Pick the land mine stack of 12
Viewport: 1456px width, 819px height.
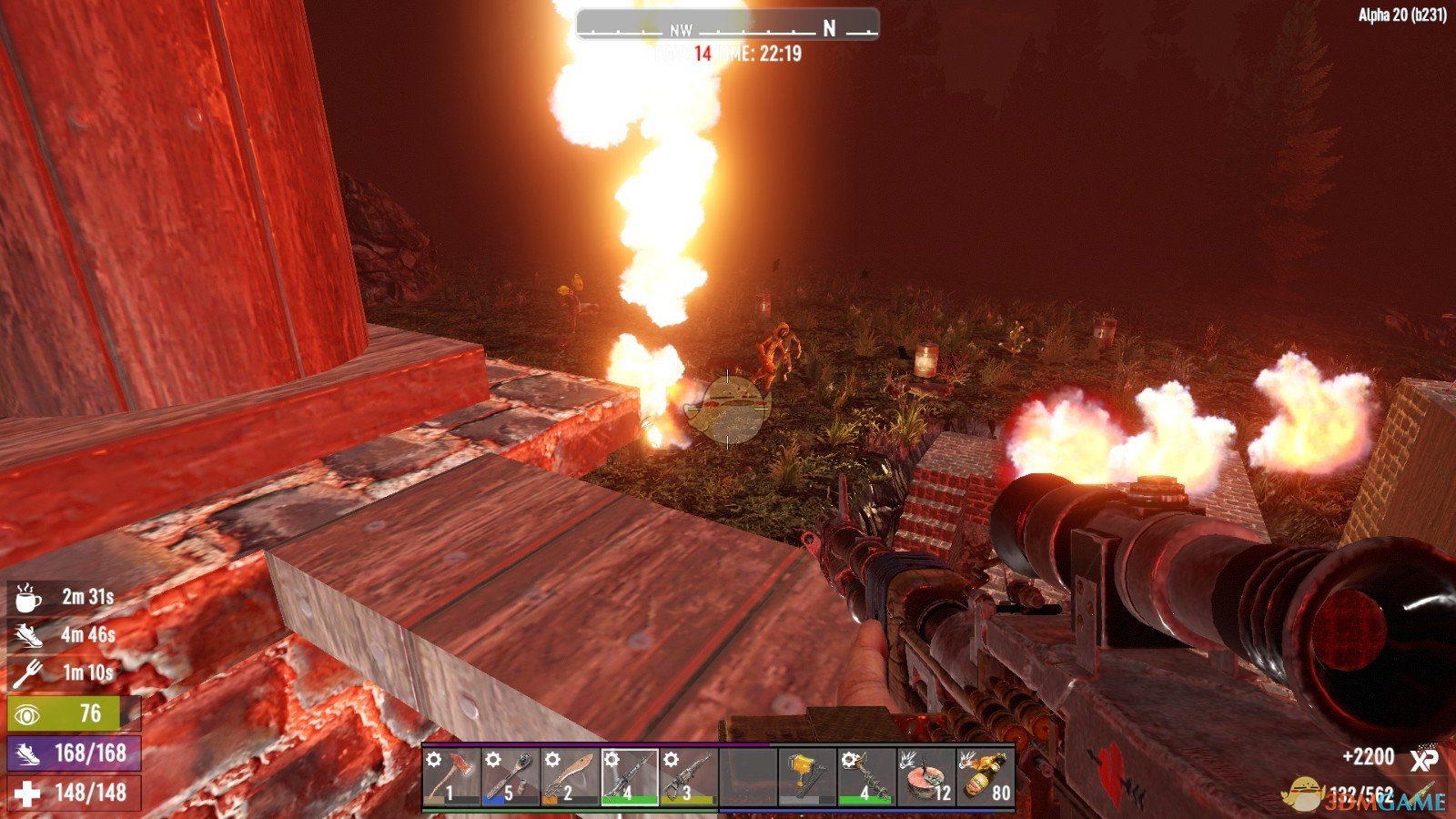point(925,776)
